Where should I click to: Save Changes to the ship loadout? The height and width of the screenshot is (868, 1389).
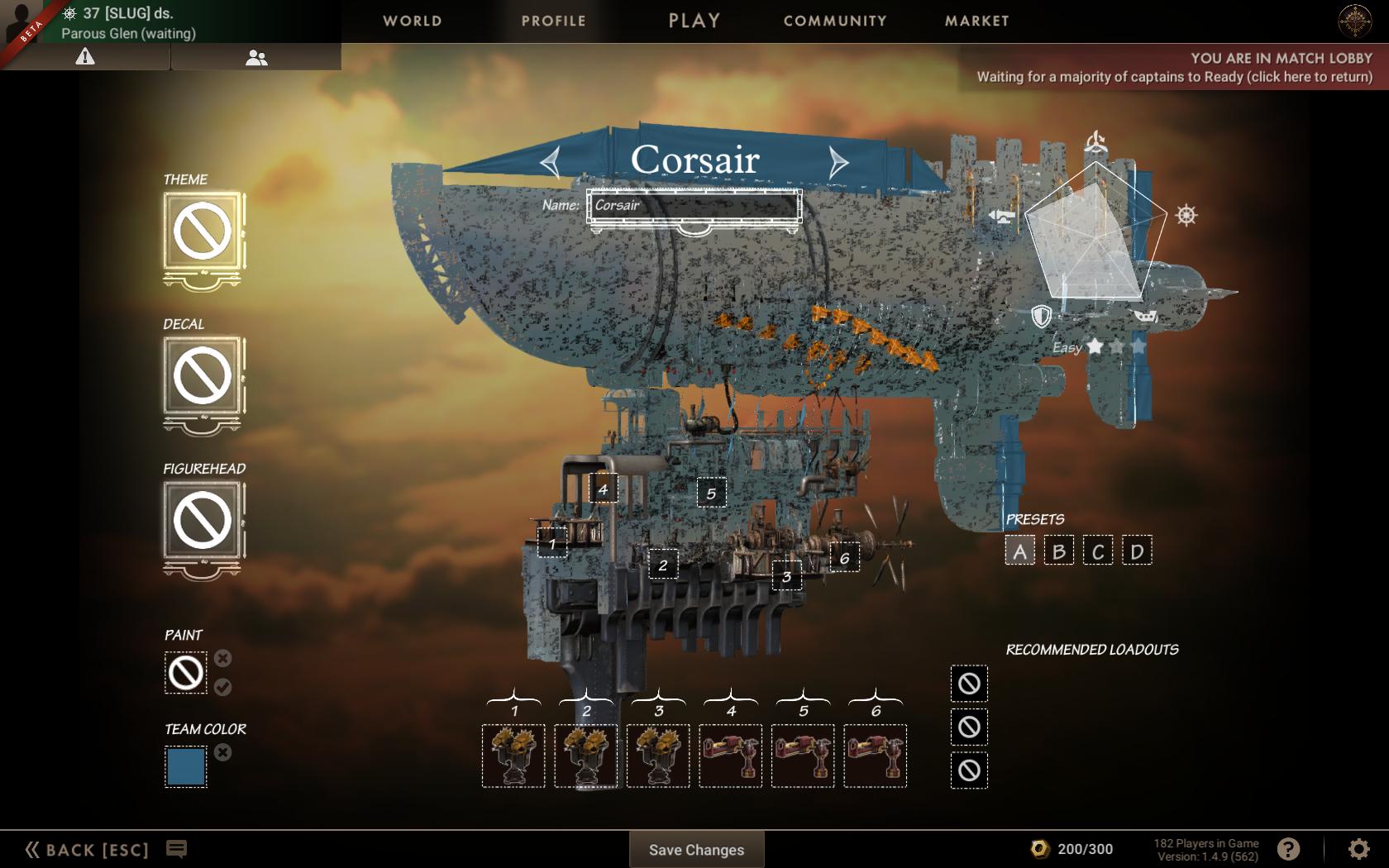coord(696,850)
